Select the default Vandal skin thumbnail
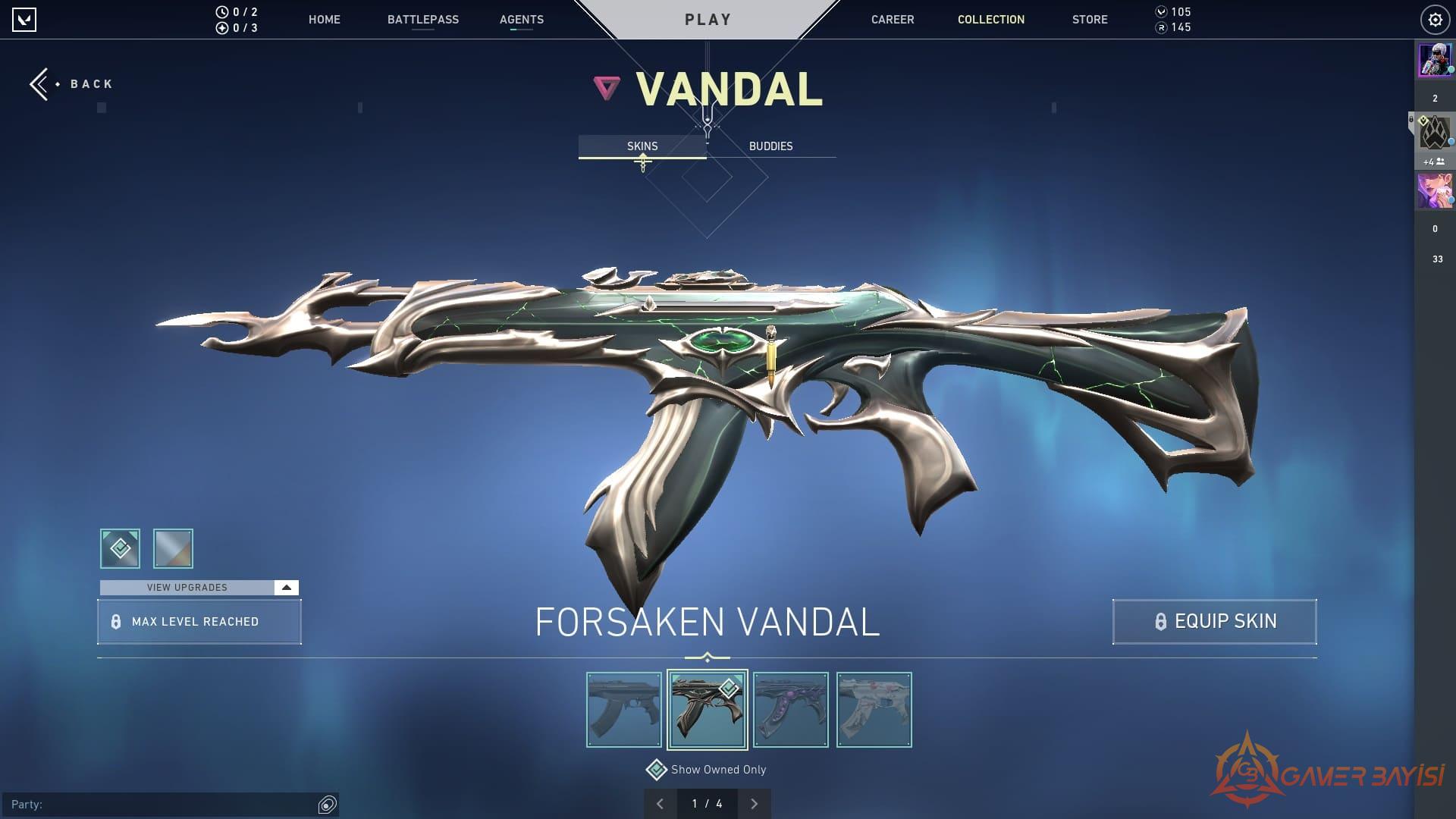 click(x=624, y=710)
